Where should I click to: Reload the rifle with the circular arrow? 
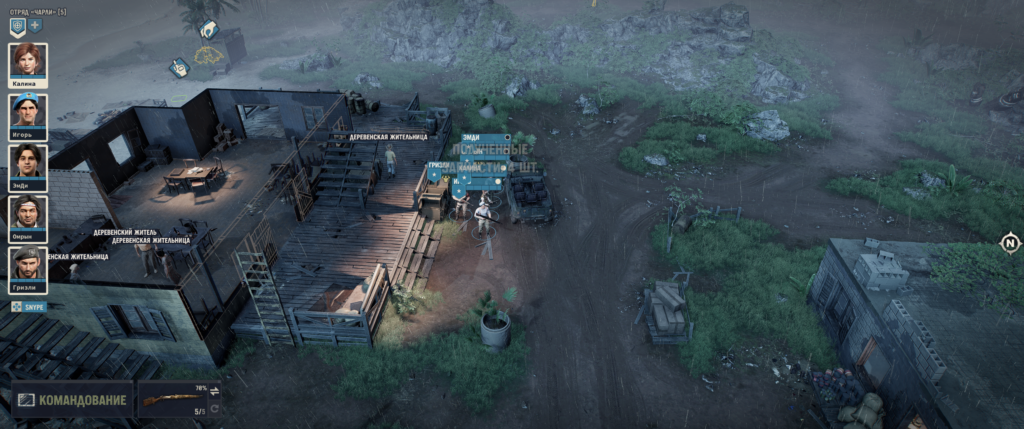click(214, 409)
